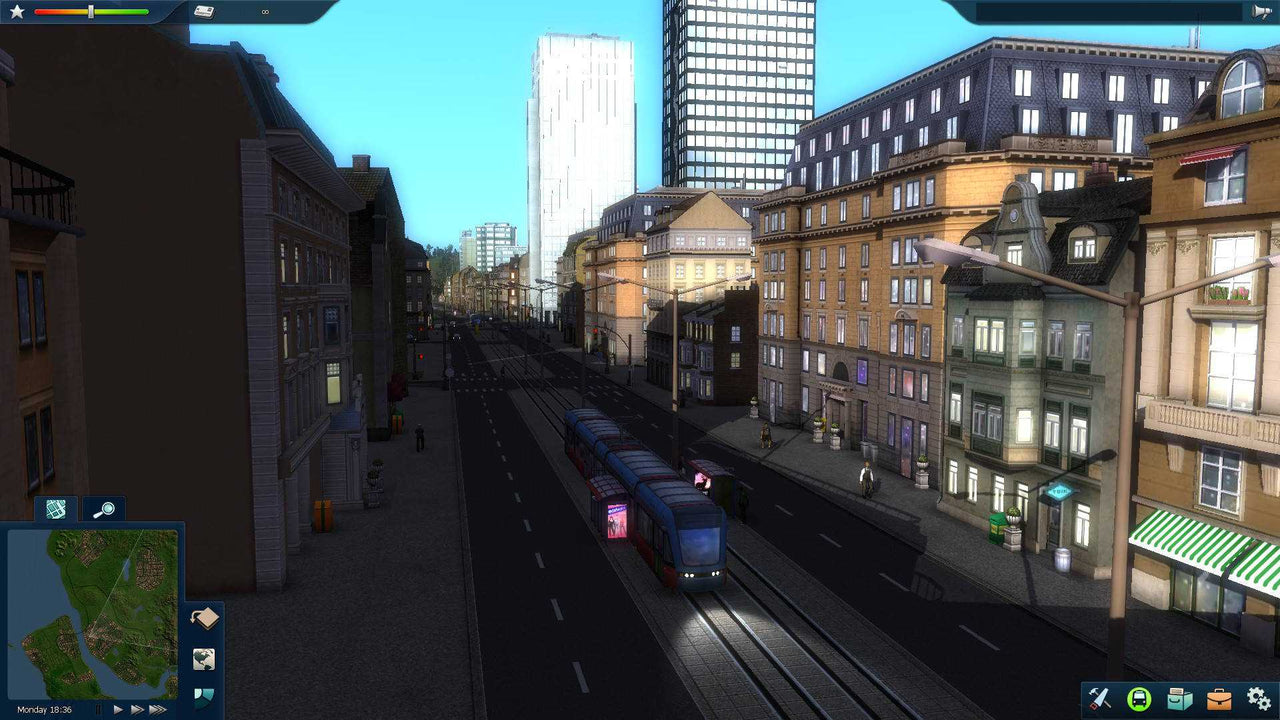Screen dimensions: 1280x720
Task: Open the vehicles menu with the bus icon
Action: click(1137, 700)
